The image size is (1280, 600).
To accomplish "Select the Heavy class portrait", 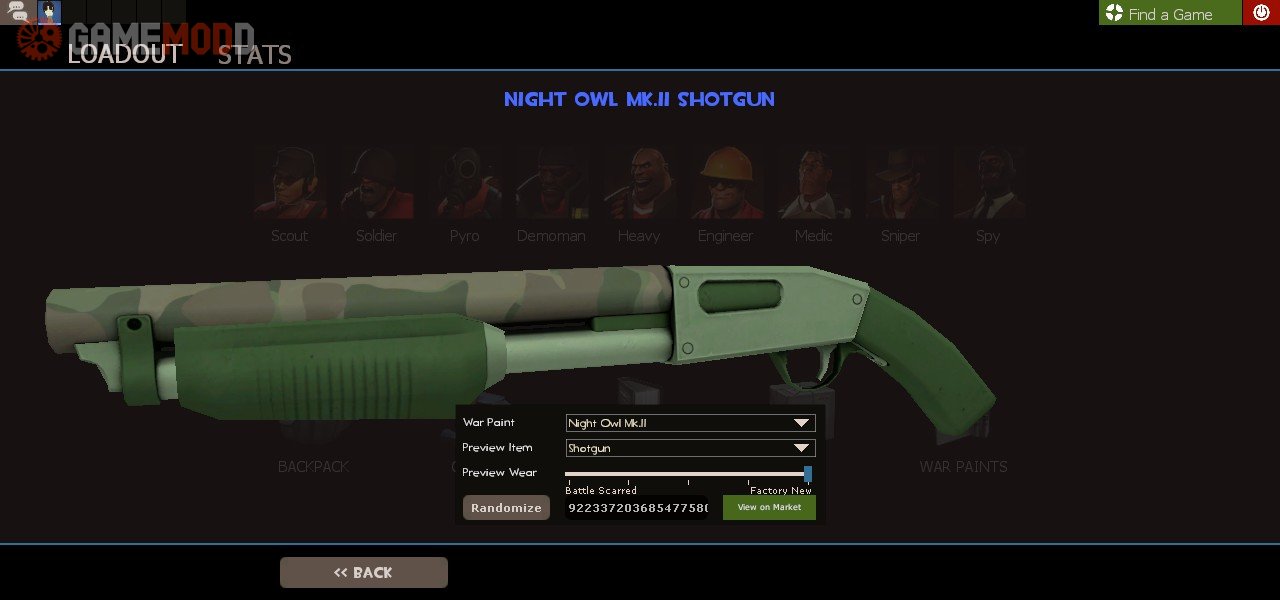I will coord(638,185).
